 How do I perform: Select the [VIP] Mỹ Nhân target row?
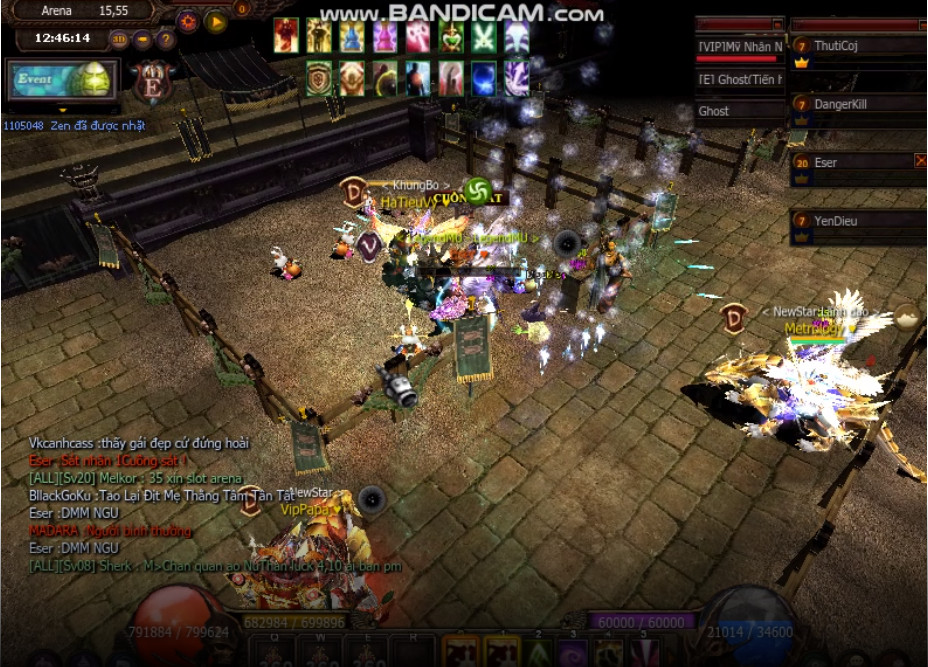[x=740, y=46]
